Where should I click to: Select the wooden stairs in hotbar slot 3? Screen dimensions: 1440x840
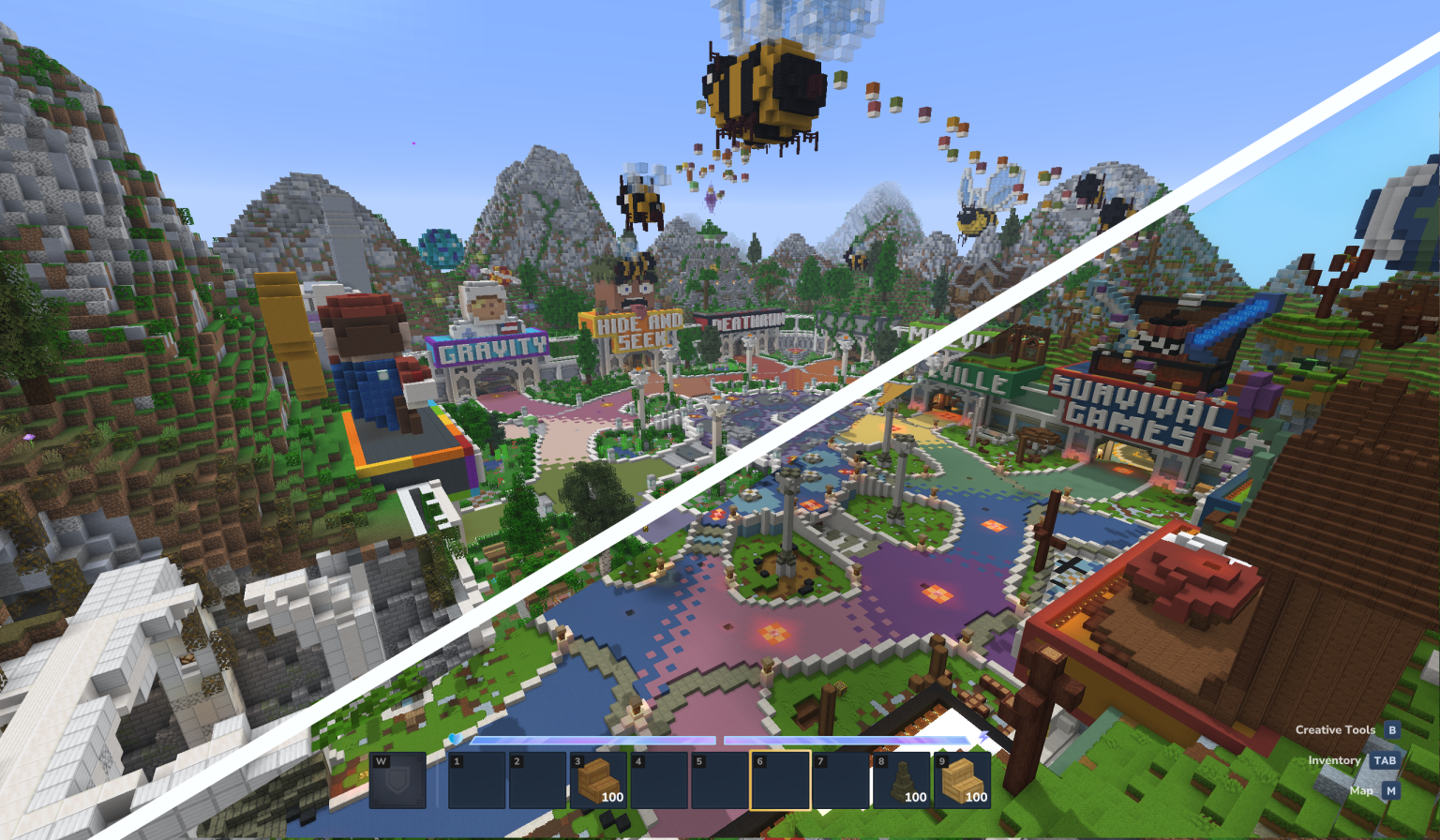[599, 782]
